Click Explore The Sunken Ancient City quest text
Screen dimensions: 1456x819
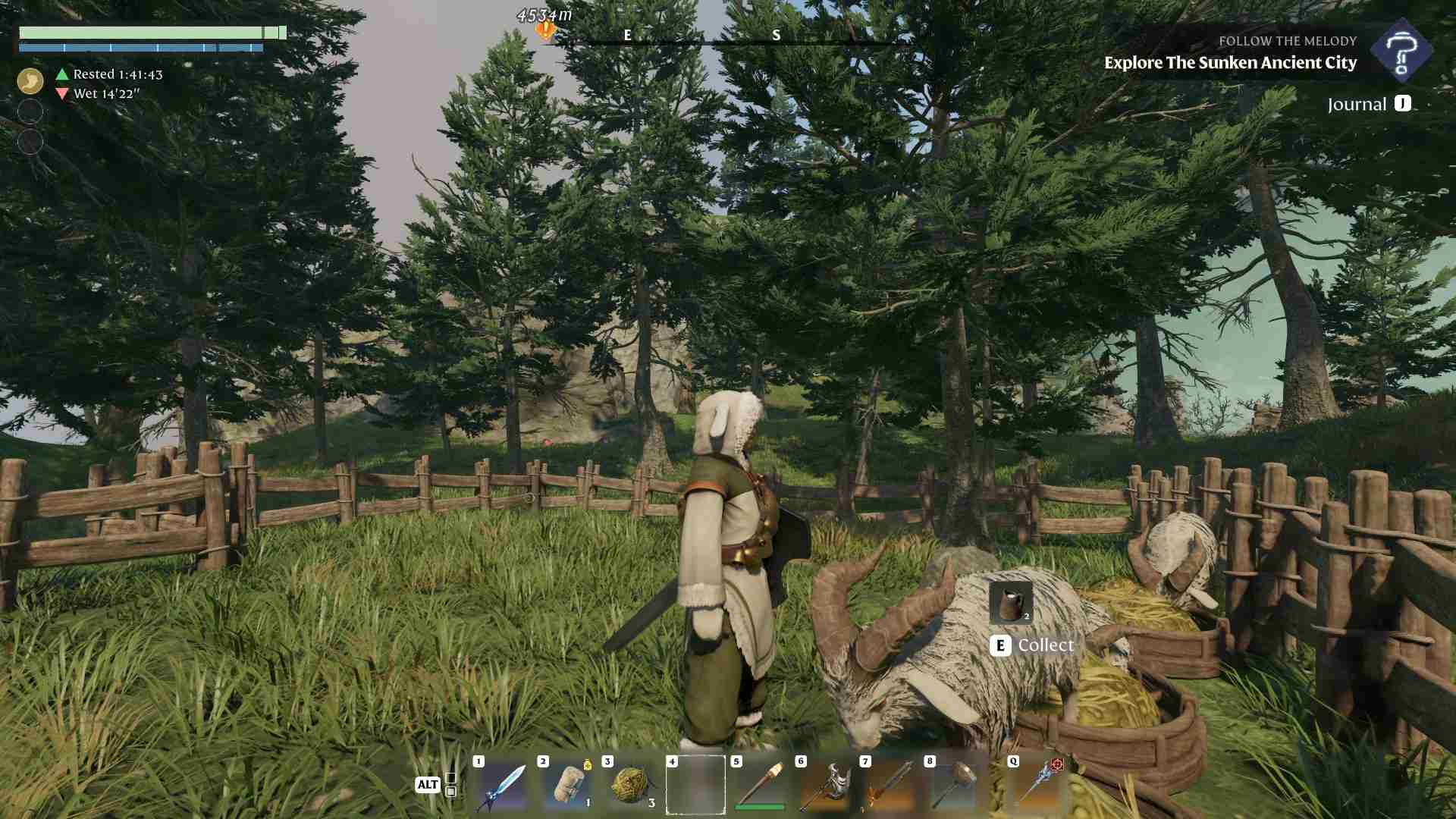click(1231, 64)
